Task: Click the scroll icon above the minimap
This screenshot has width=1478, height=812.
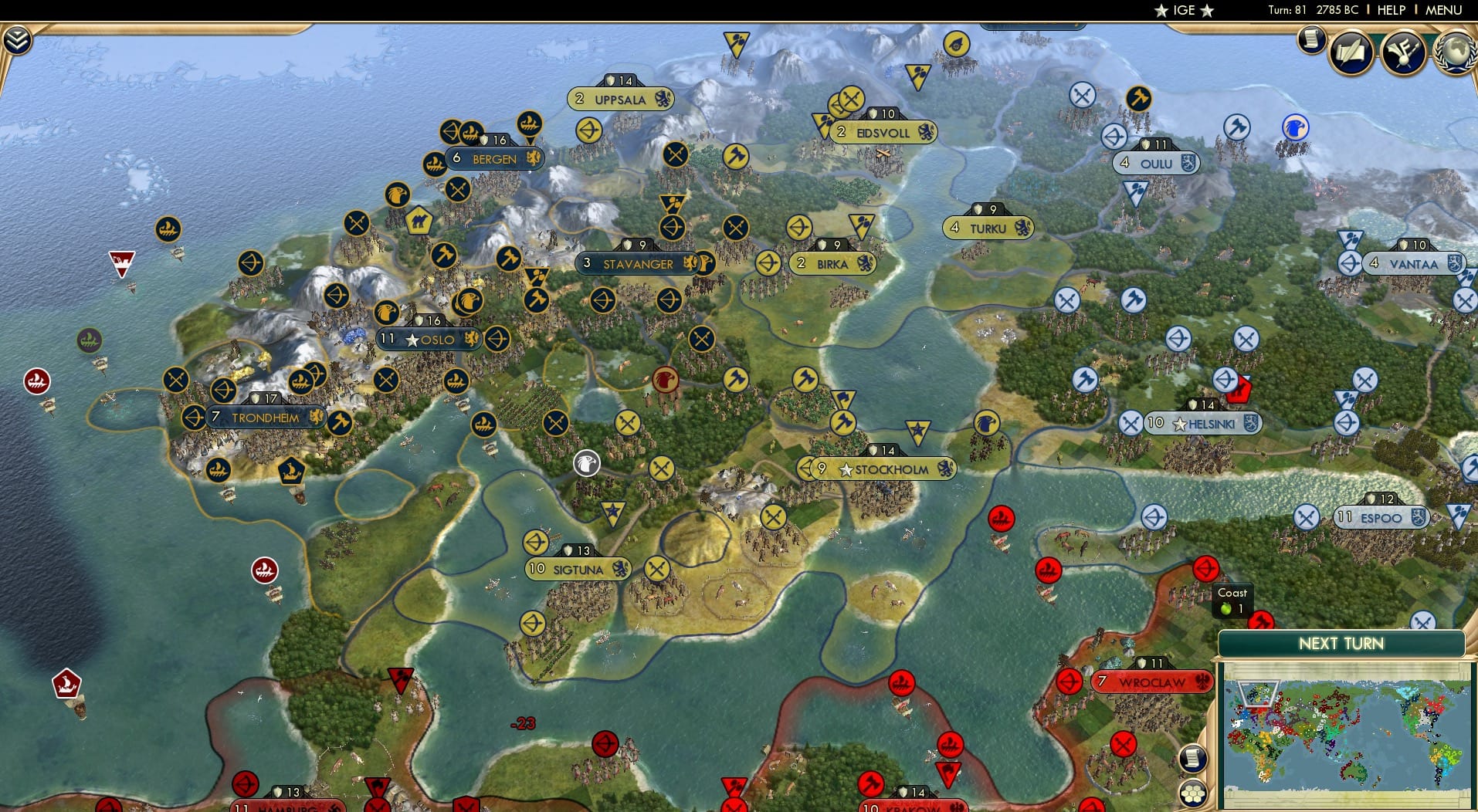Action: (x=1193, y=759)
